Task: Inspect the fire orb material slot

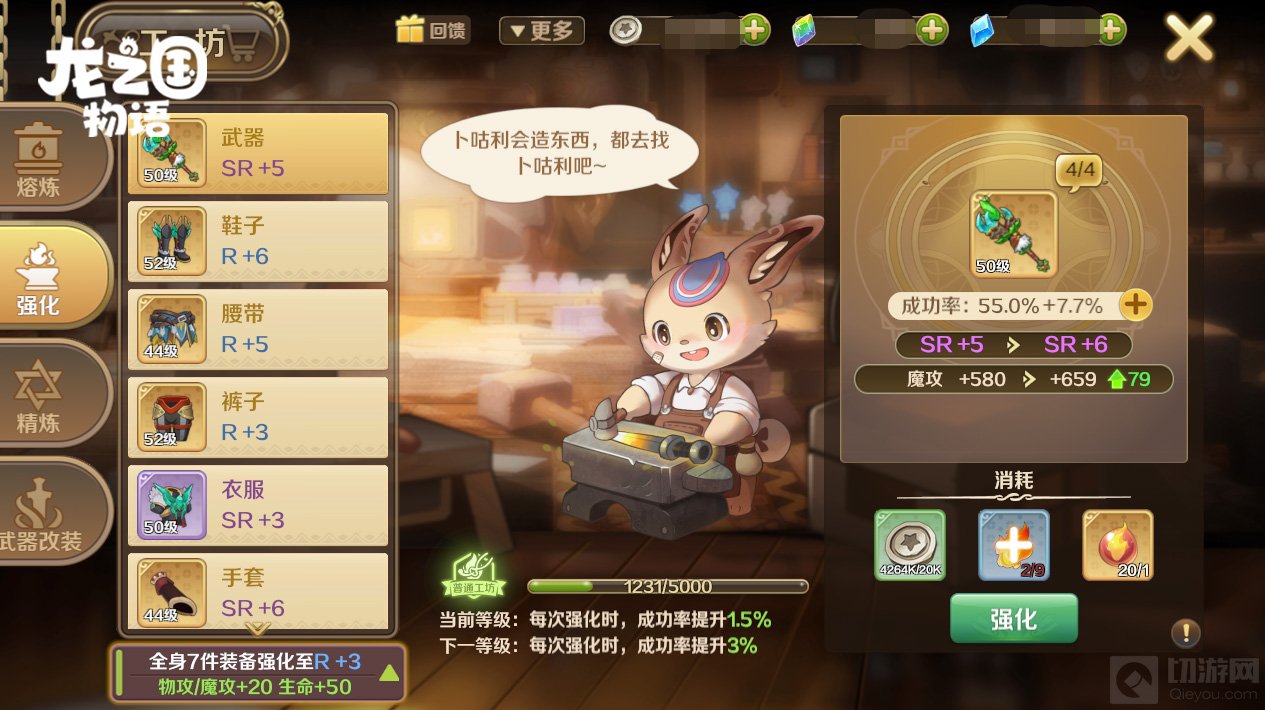Action: [1117, 545]
